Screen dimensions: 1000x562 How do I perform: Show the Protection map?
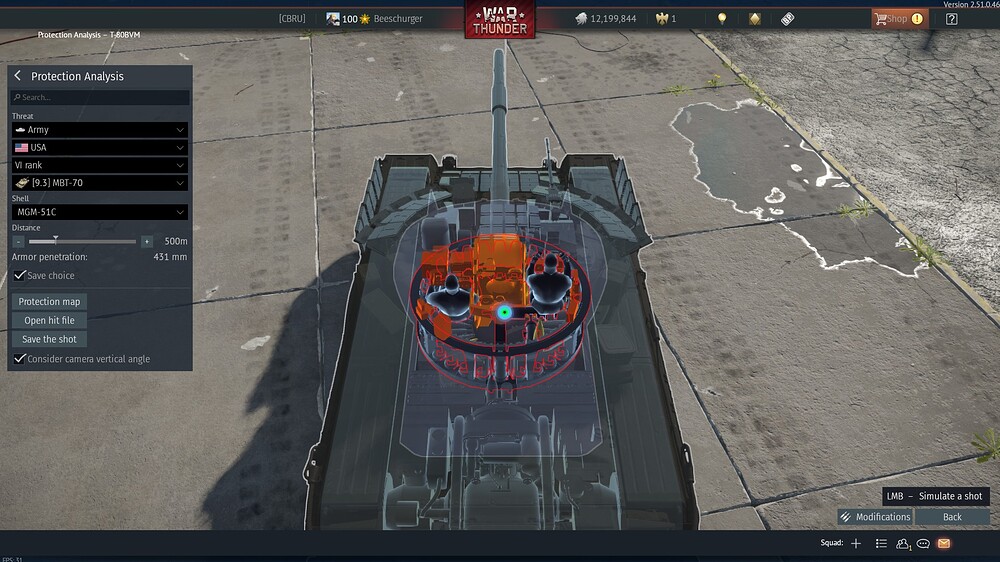coord(50,302)
